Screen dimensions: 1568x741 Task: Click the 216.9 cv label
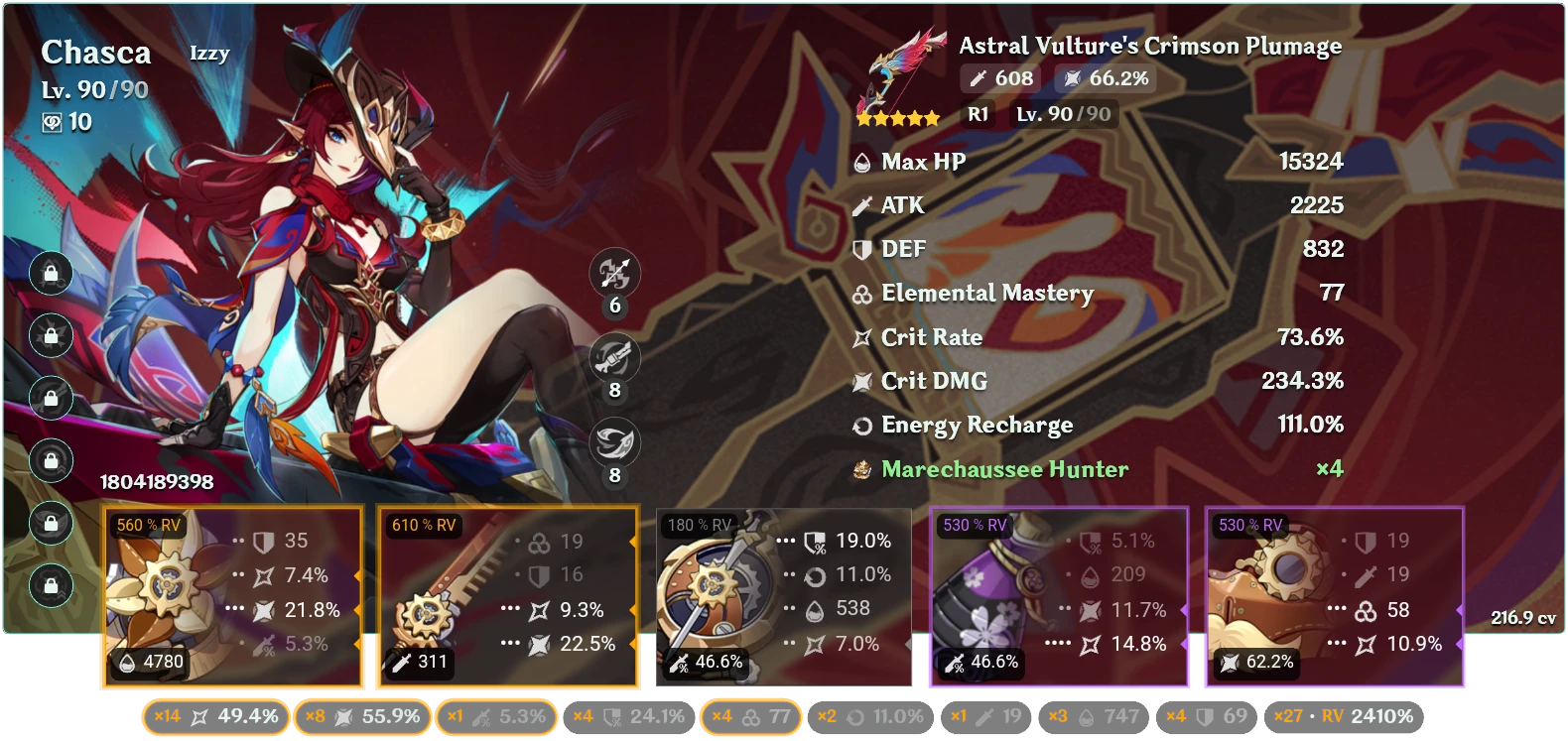pos(1525,615)
